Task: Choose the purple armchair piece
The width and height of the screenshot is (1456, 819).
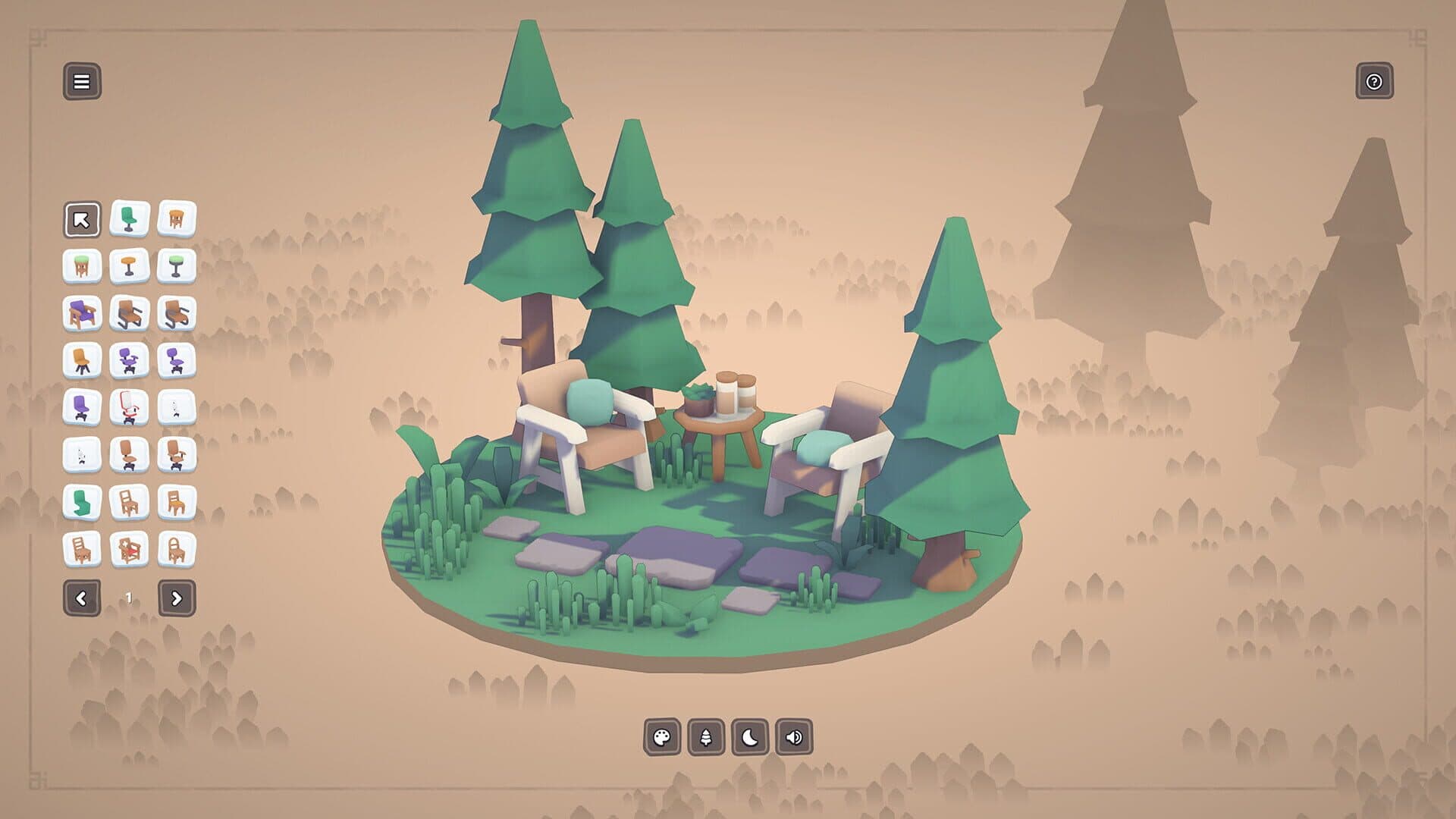Action: (x=82, y=313)
